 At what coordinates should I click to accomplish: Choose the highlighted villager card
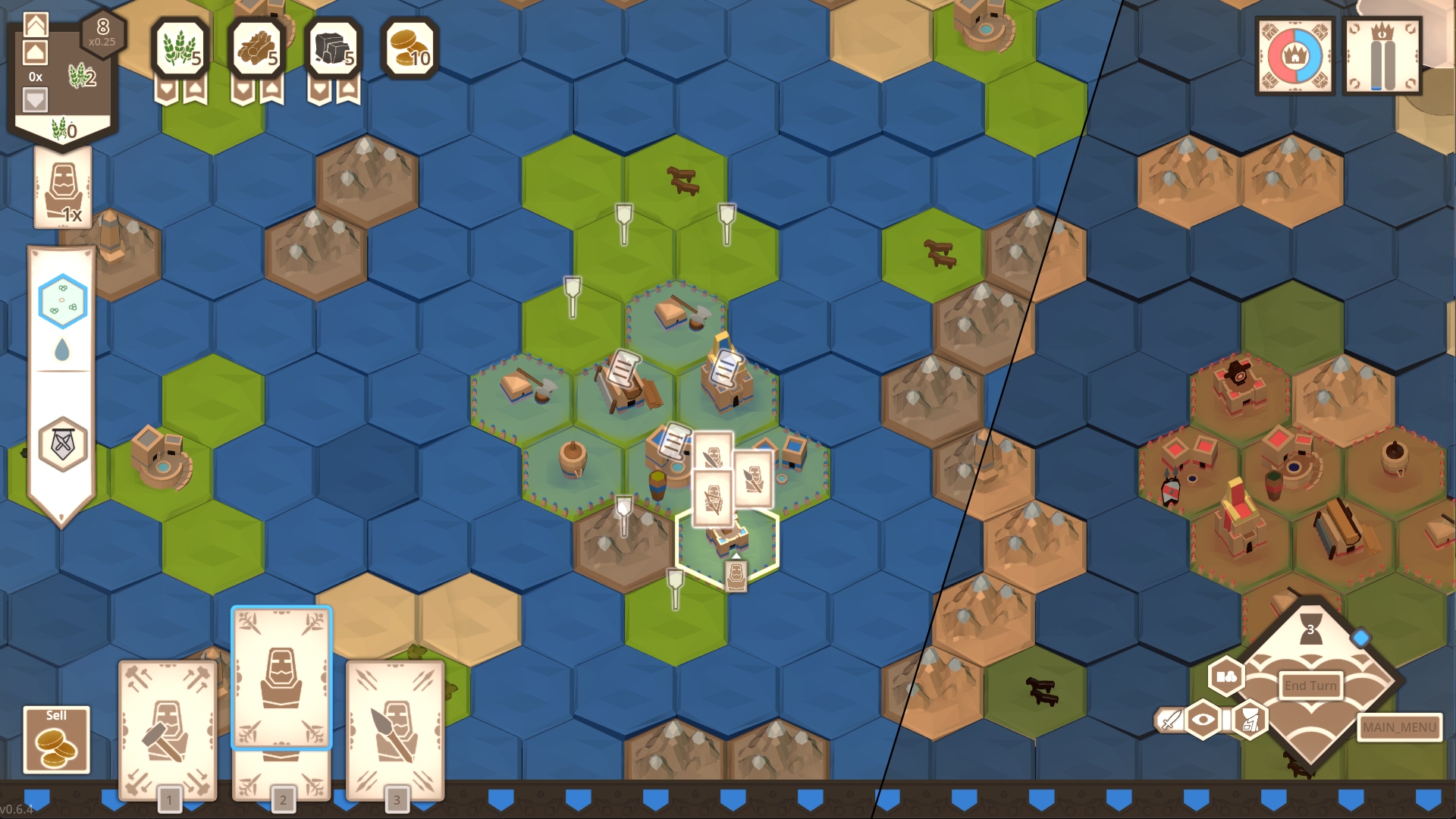pos(281,677)
